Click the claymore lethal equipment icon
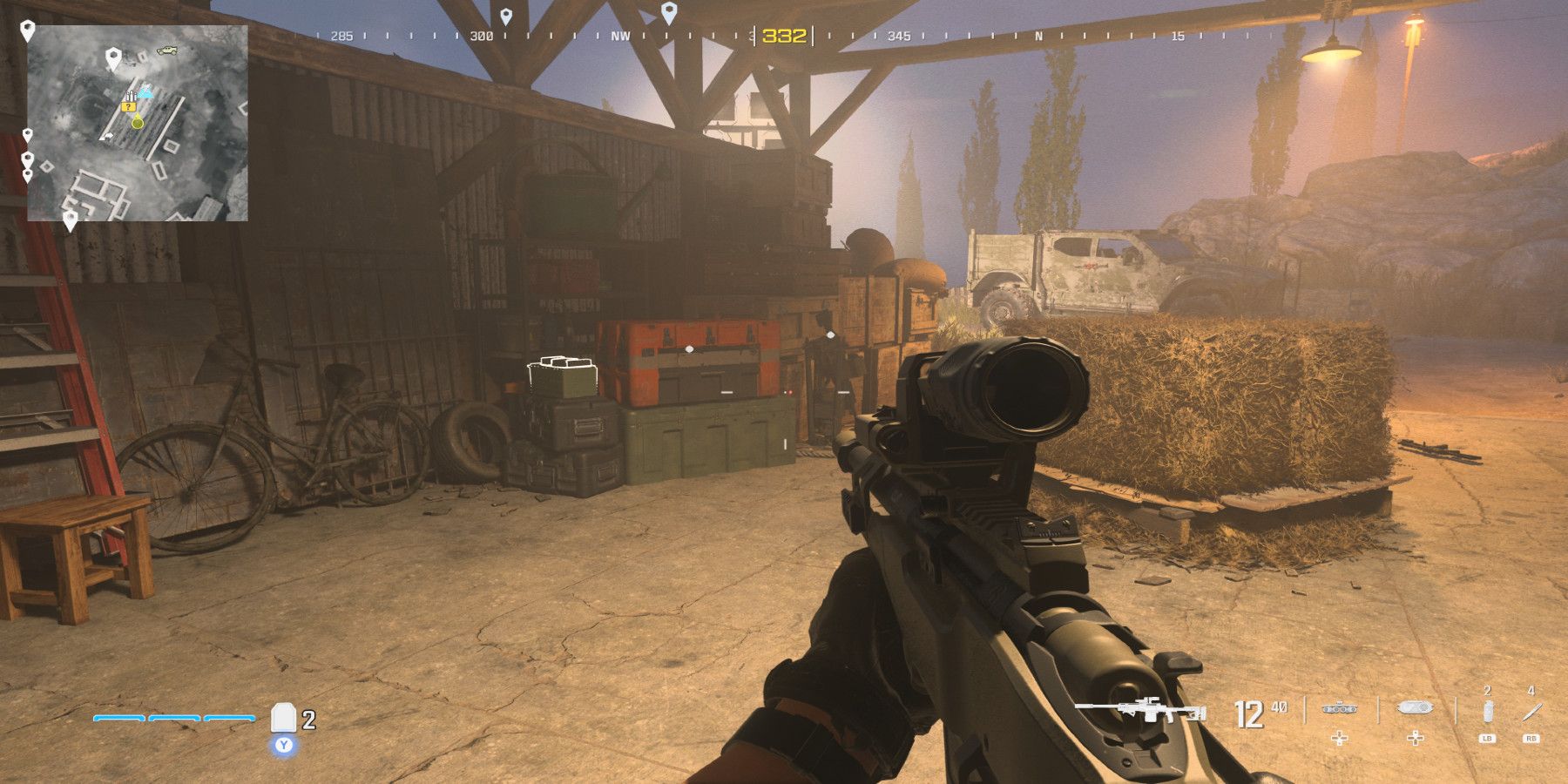The image size is (1568, 784). [1339, 708]
